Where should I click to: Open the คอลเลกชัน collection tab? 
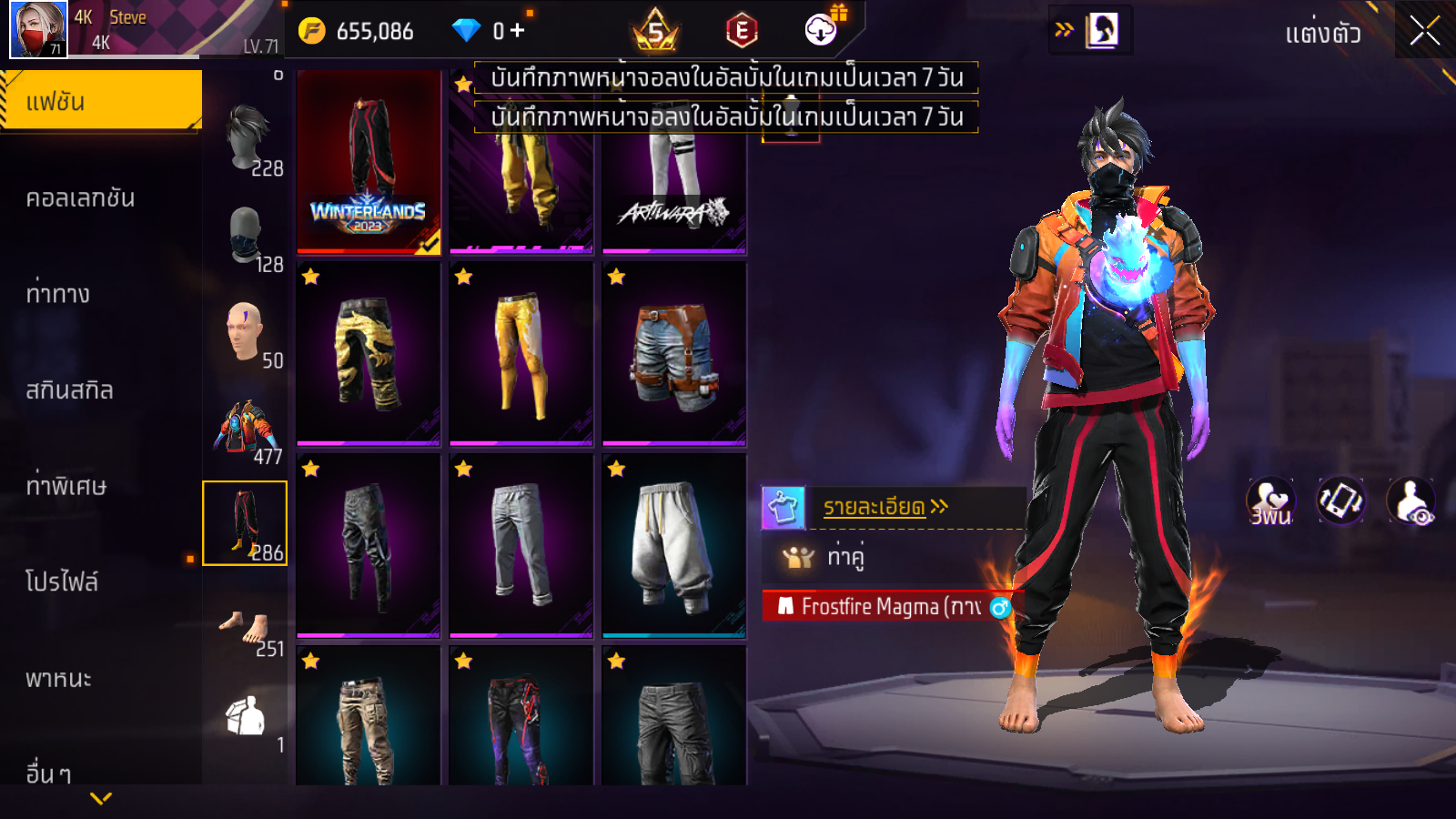(x=80, y=198)
